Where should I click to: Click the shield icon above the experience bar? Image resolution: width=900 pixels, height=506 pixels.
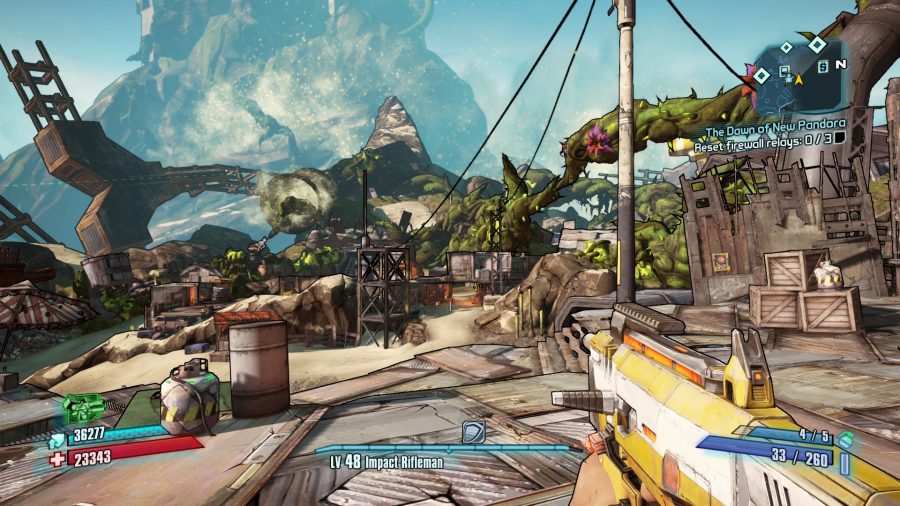[x=473, y=432]
